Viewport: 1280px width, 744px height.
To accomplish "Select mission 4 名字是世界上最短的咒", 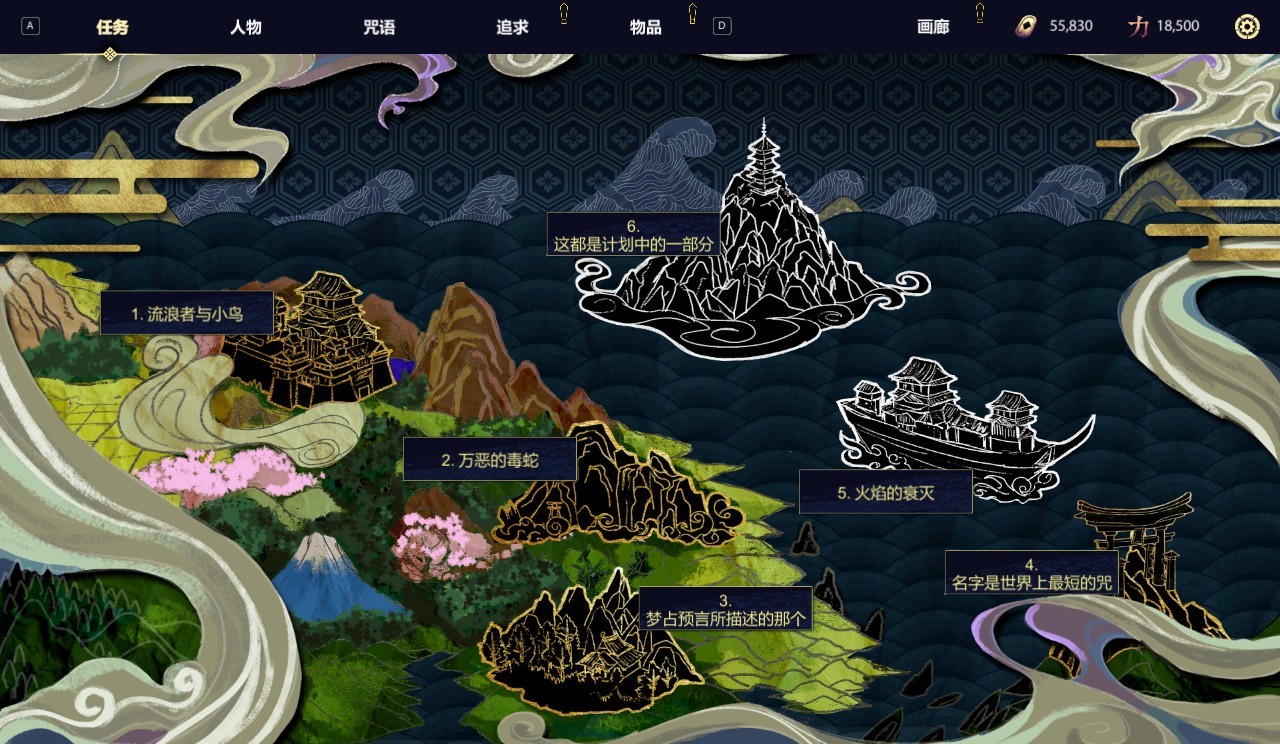I will pos(1032,573).
